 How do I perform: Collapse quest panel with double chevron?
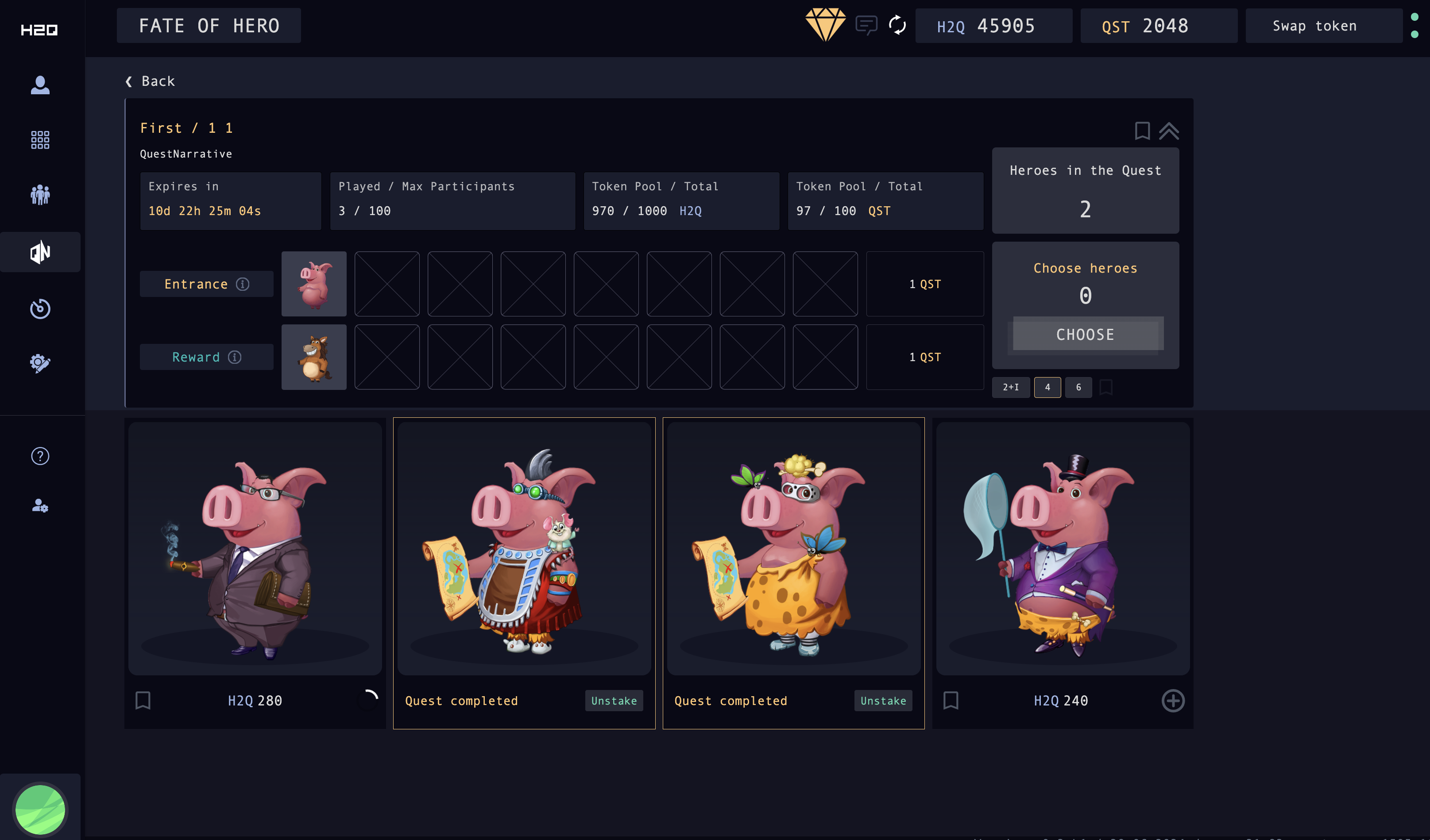1168,131
